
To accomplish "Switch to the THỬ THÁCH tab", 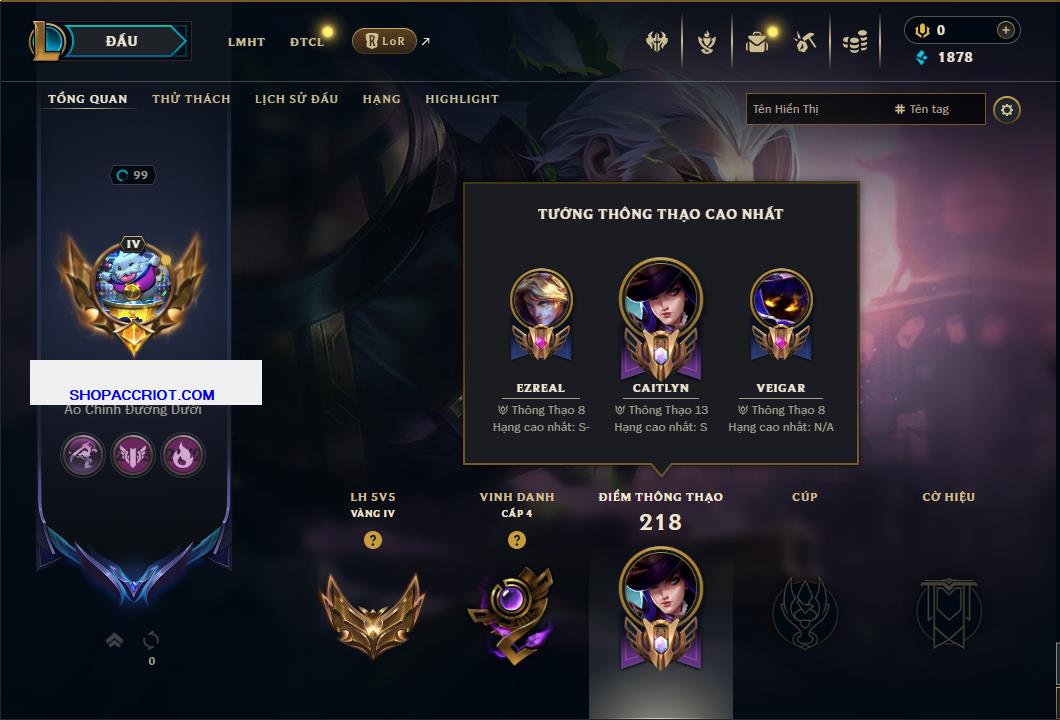I will [191, 99].
